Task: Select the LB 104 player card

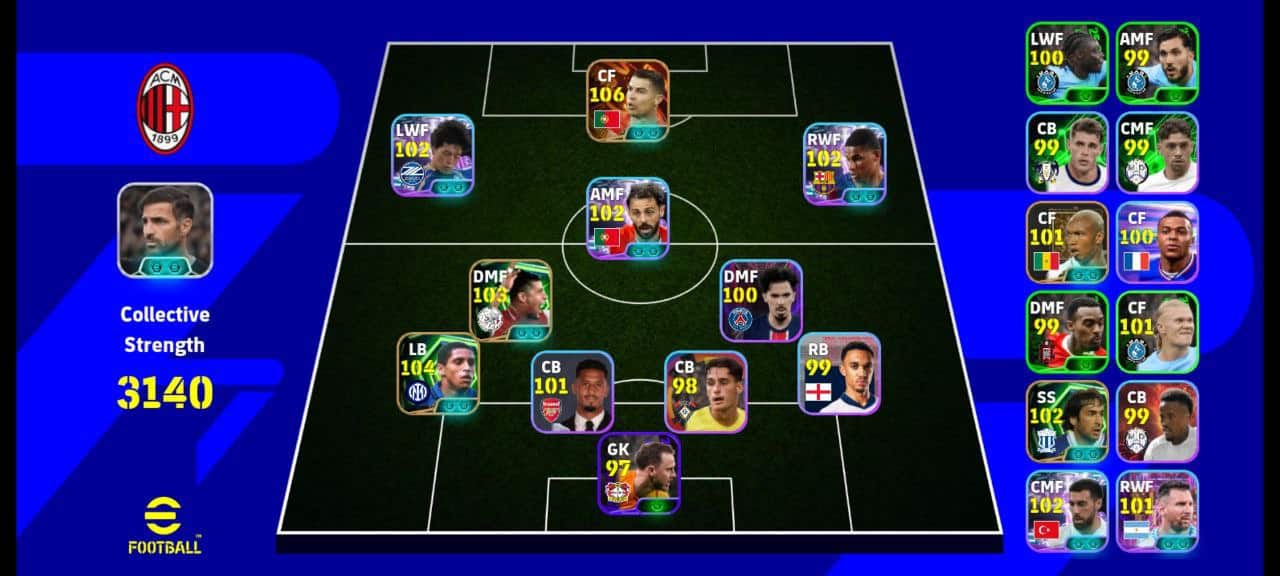Action: click(438, 373)
